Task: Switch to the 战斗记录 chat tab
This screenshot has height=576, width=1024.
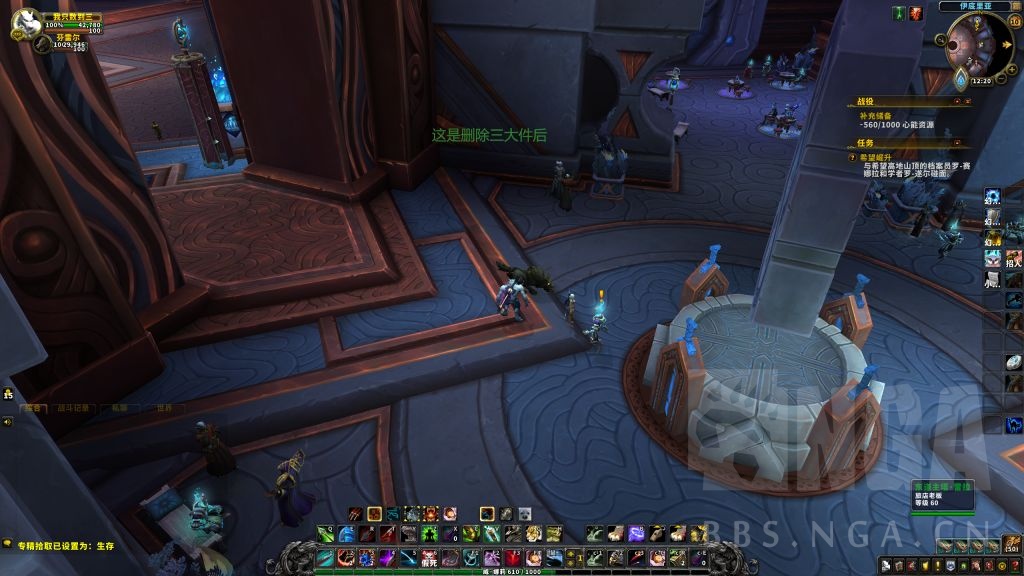Action: 77,408
